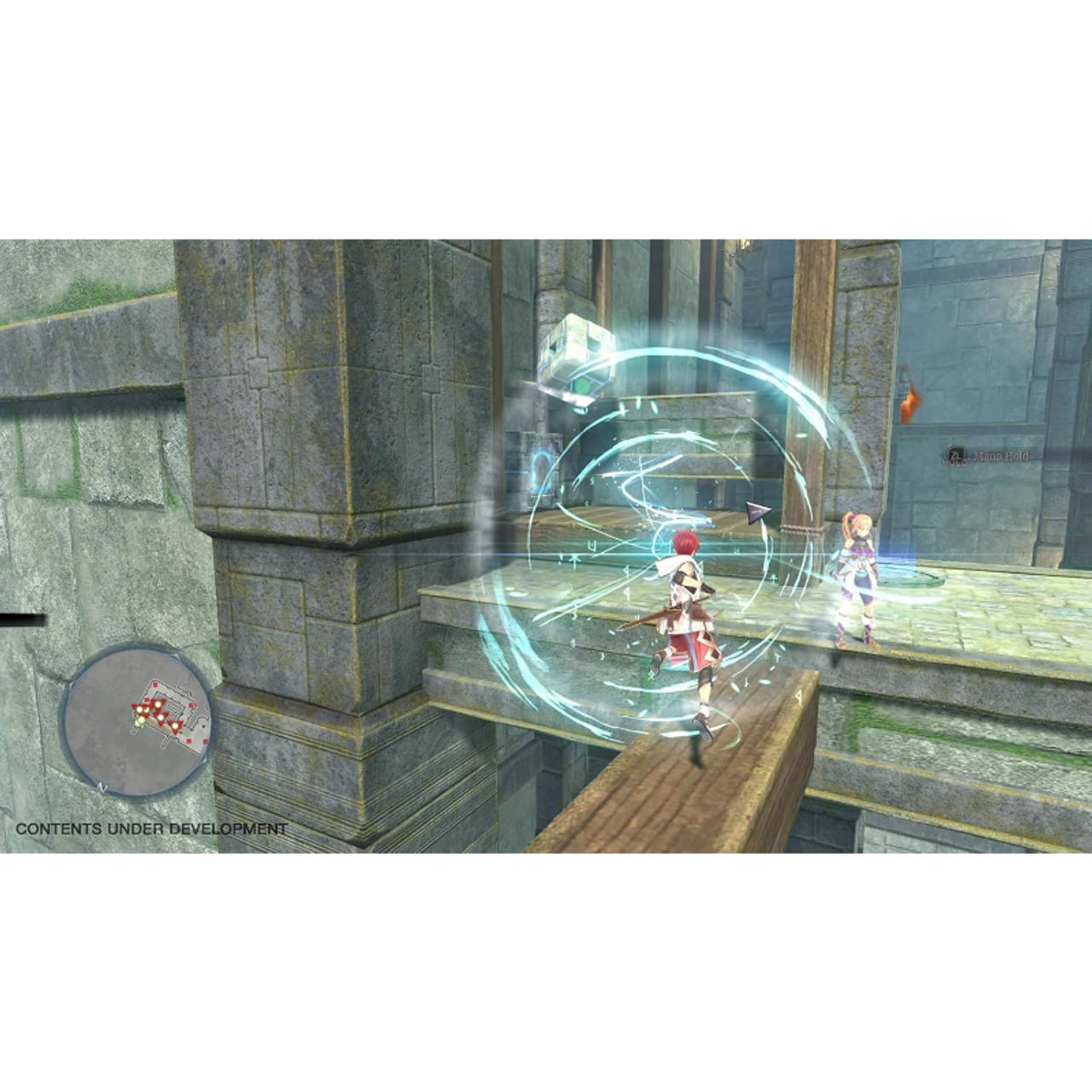Toggle the HOLD indicator under the ZL icon
This screenshot has height=1092, width=1092.
click(954, 462)
